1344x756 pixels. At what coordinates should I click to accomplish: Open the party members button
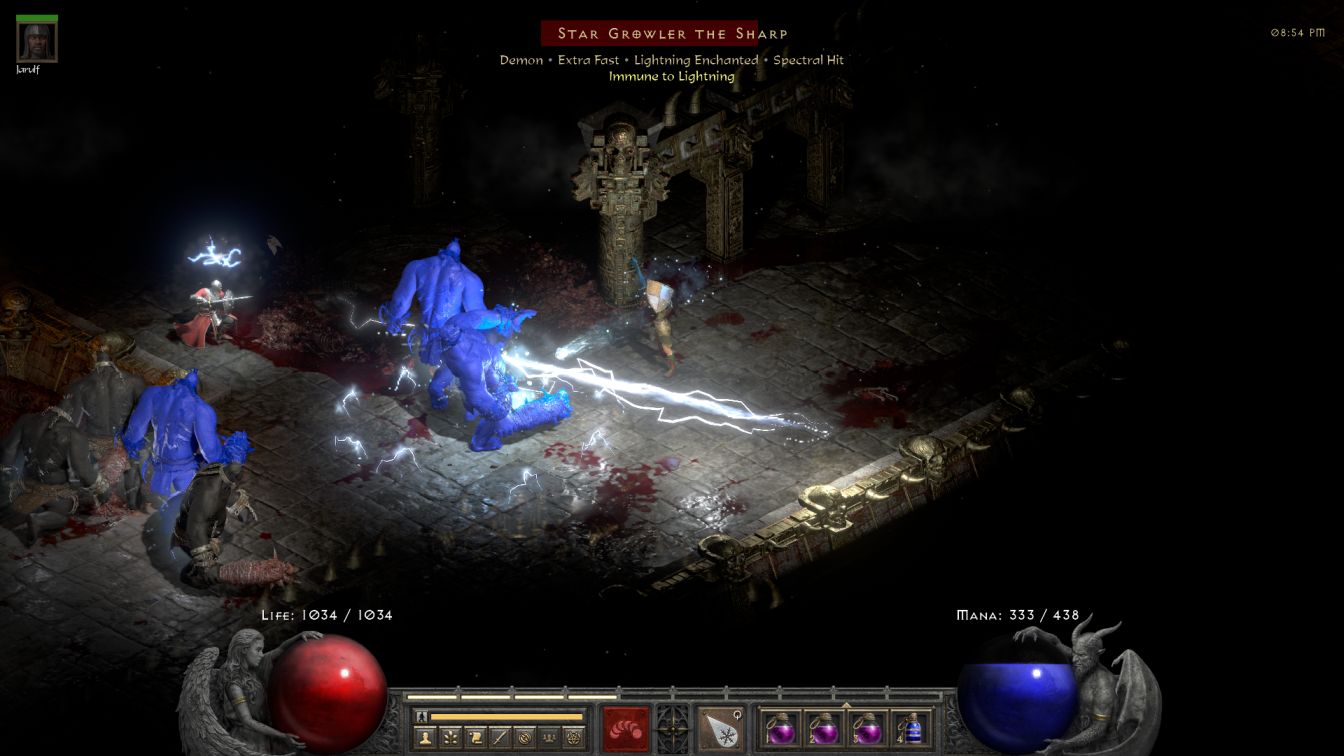click(547, 738)
